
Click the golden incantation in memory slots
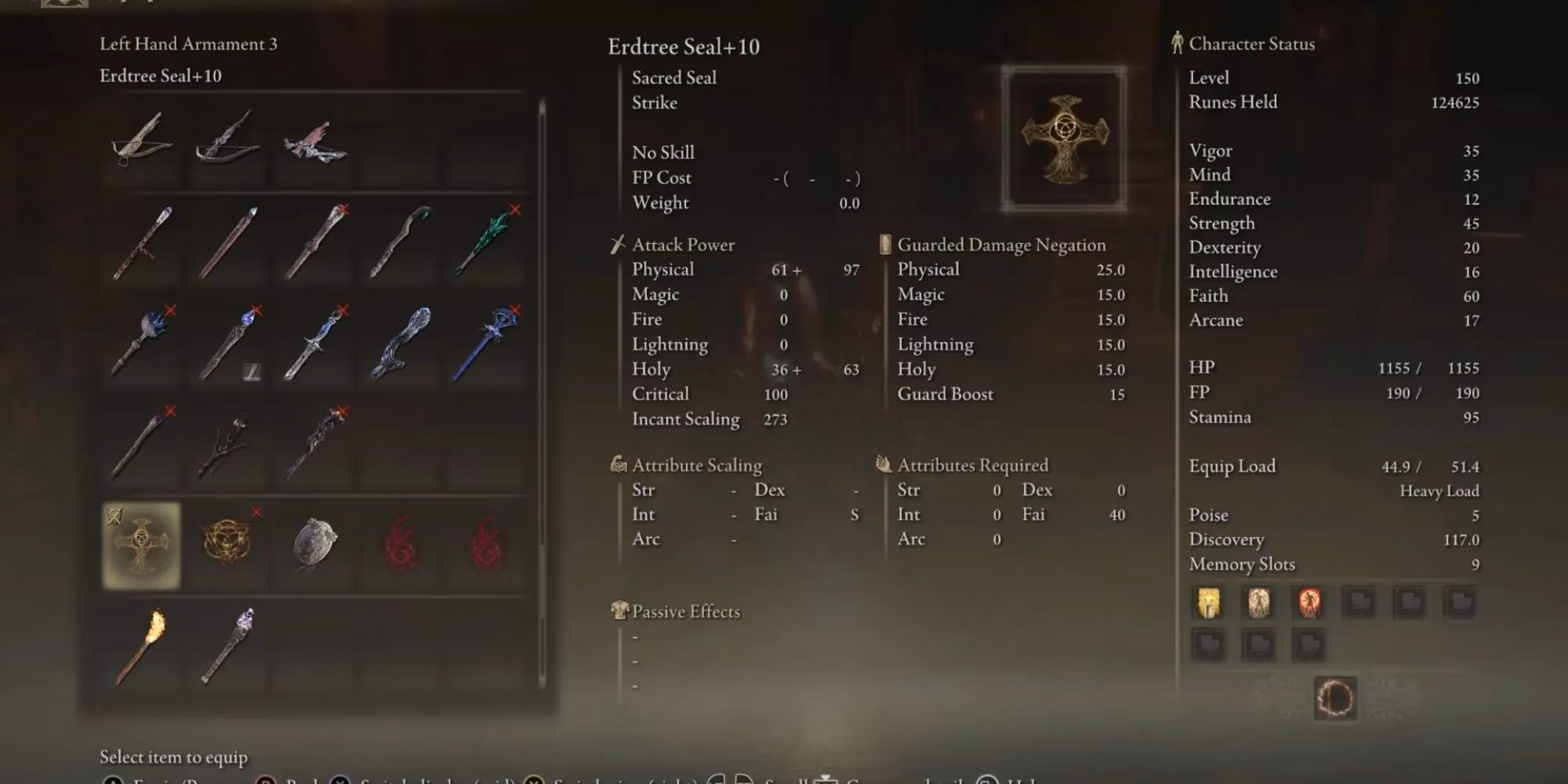click(1208, 603)
